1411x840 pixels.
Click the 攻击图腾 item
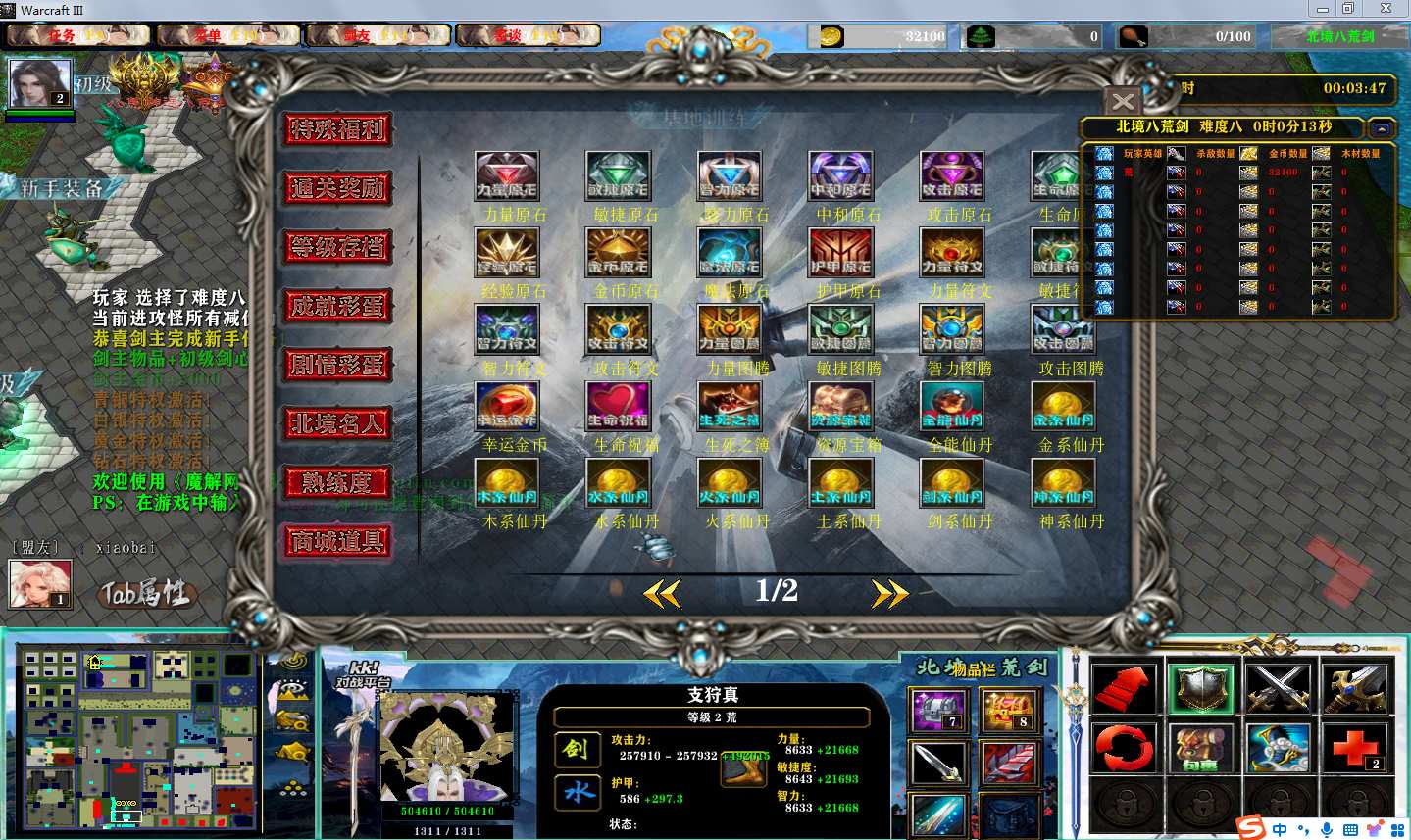point(1063,330)
